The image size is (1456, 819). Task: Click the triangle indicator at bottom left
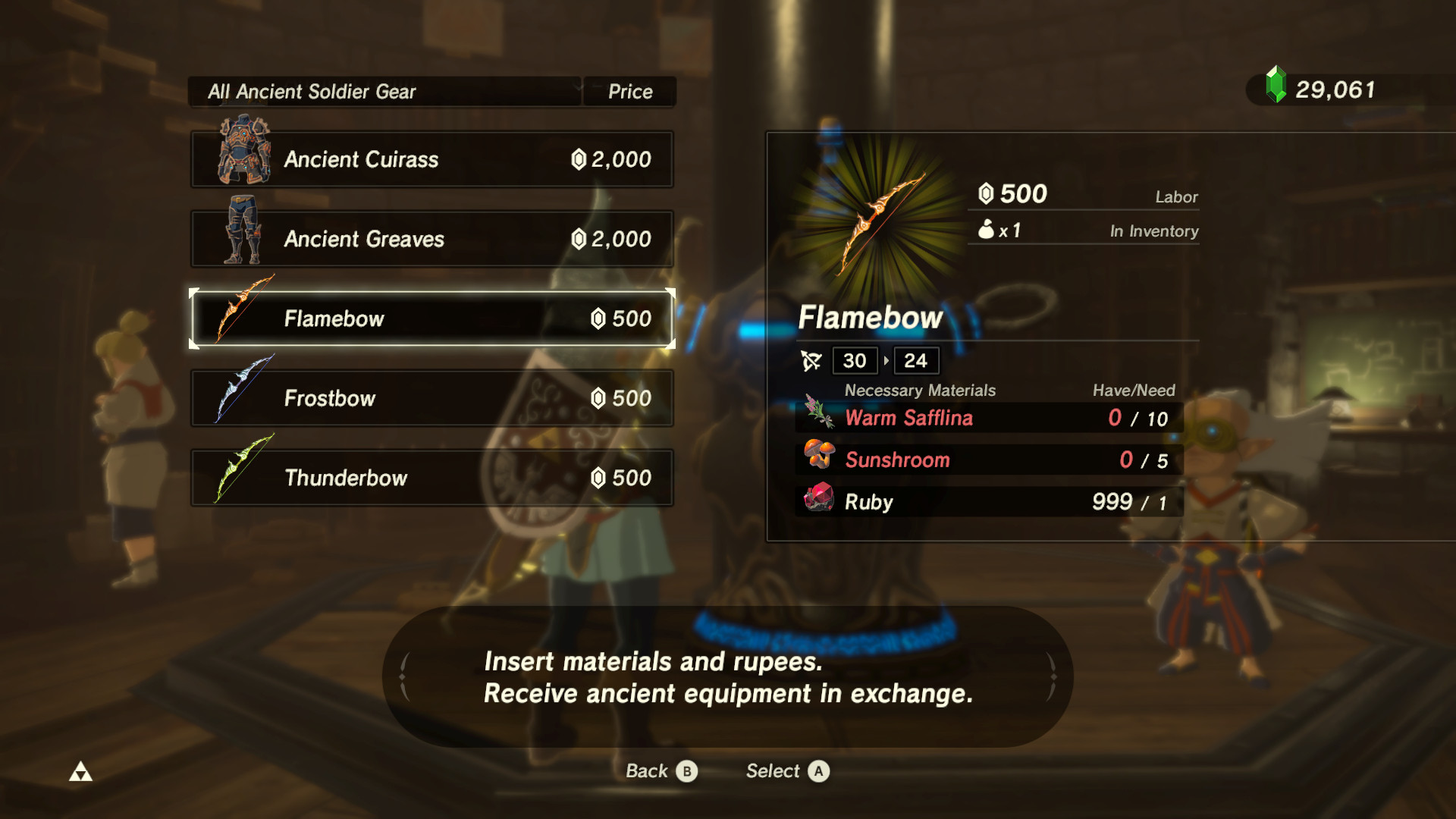[82, 770]
